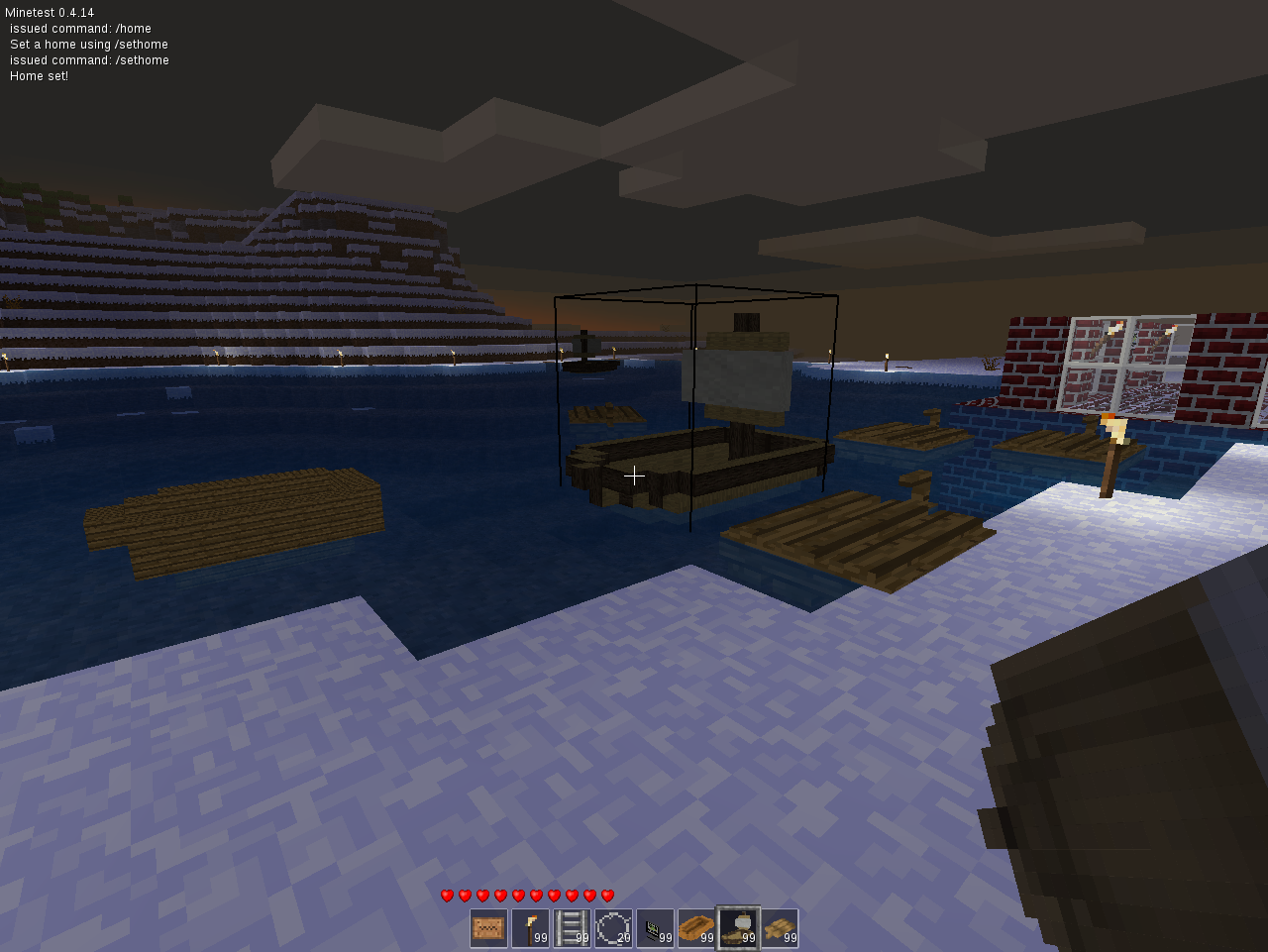Click the 'Home set!' chat message
This screenshot has width=1268, height=952.
click(x=38, y=75)
